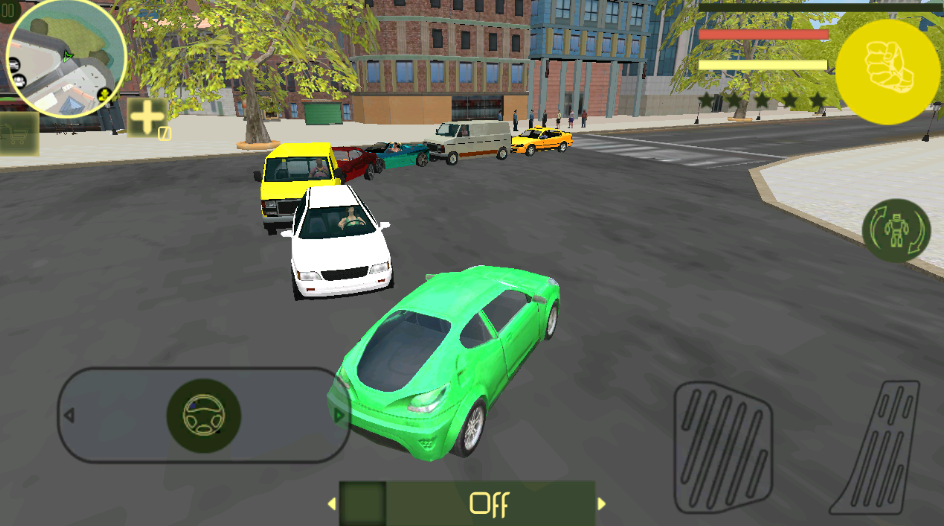Step on the brake pedal
The height and width of the screenshot is (526, 944).
click(x=722, y=445)
